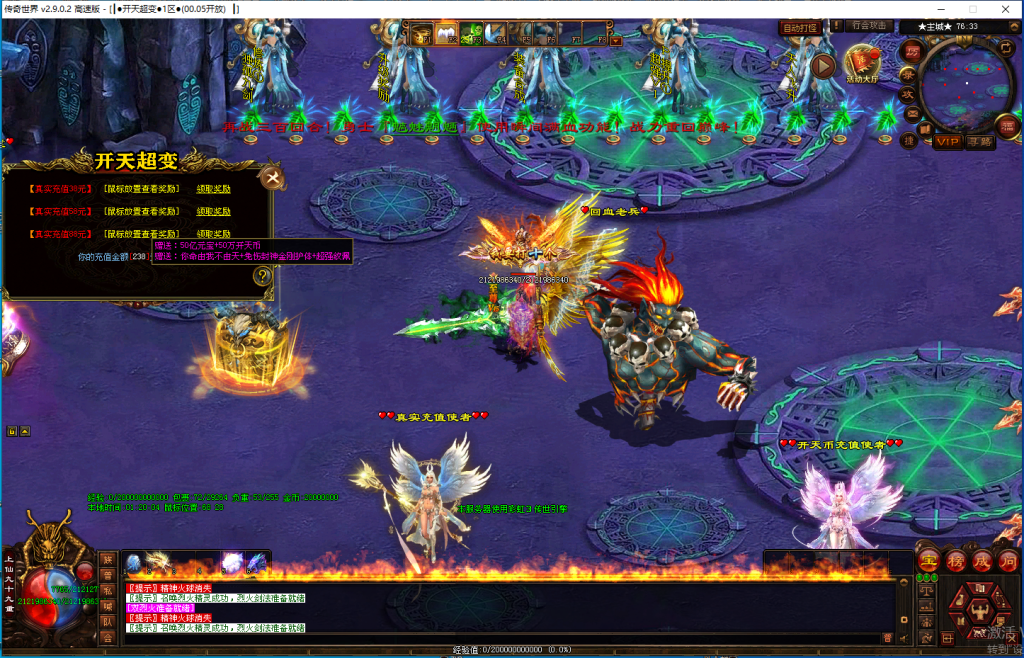Close the 开天超变 reward panel
The height and width of the screenshot is (658, 1024).
click(x=272, y=178)
